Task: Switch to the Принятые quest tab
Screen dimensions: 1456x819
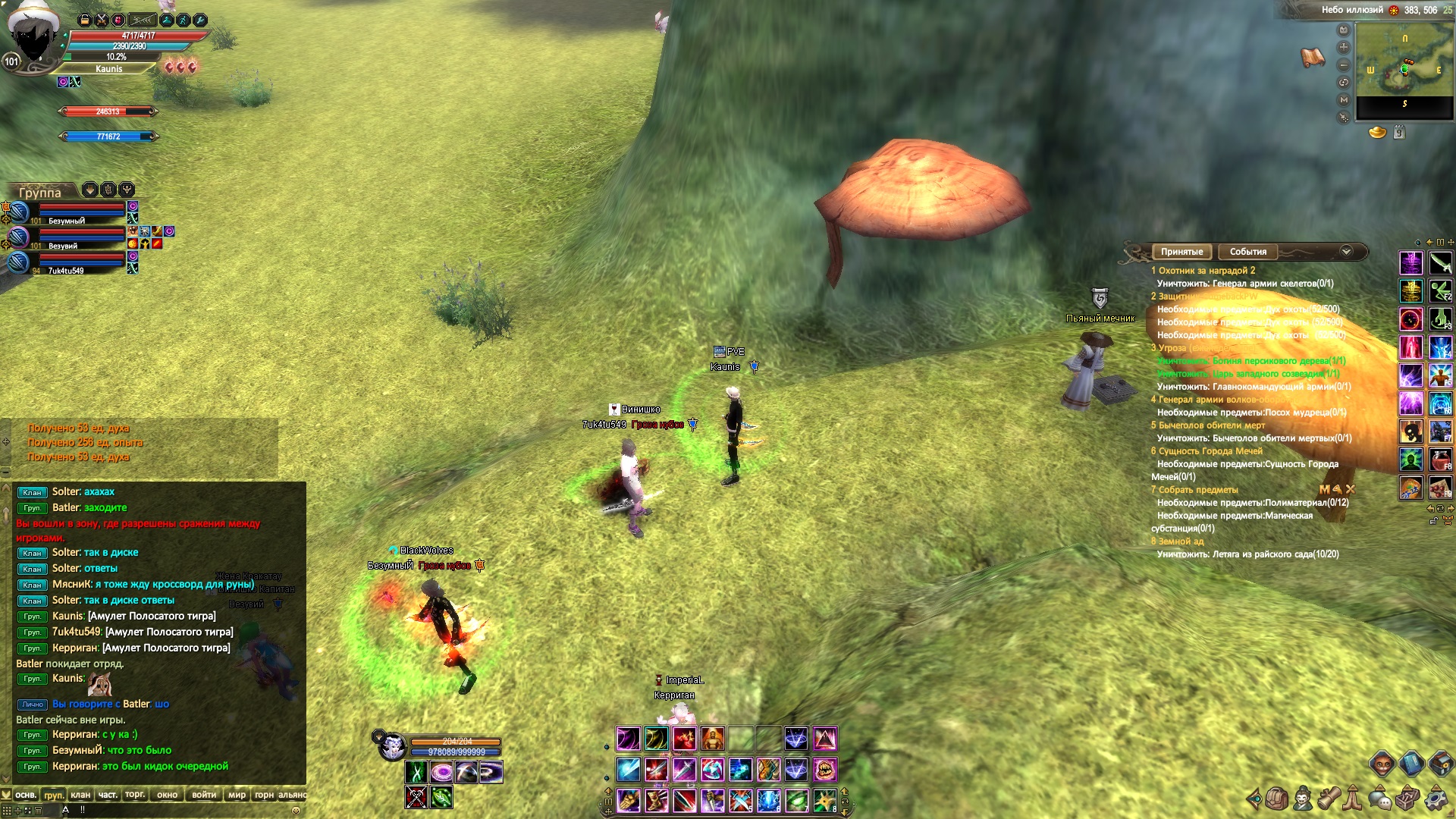Action: (1181, 252)
